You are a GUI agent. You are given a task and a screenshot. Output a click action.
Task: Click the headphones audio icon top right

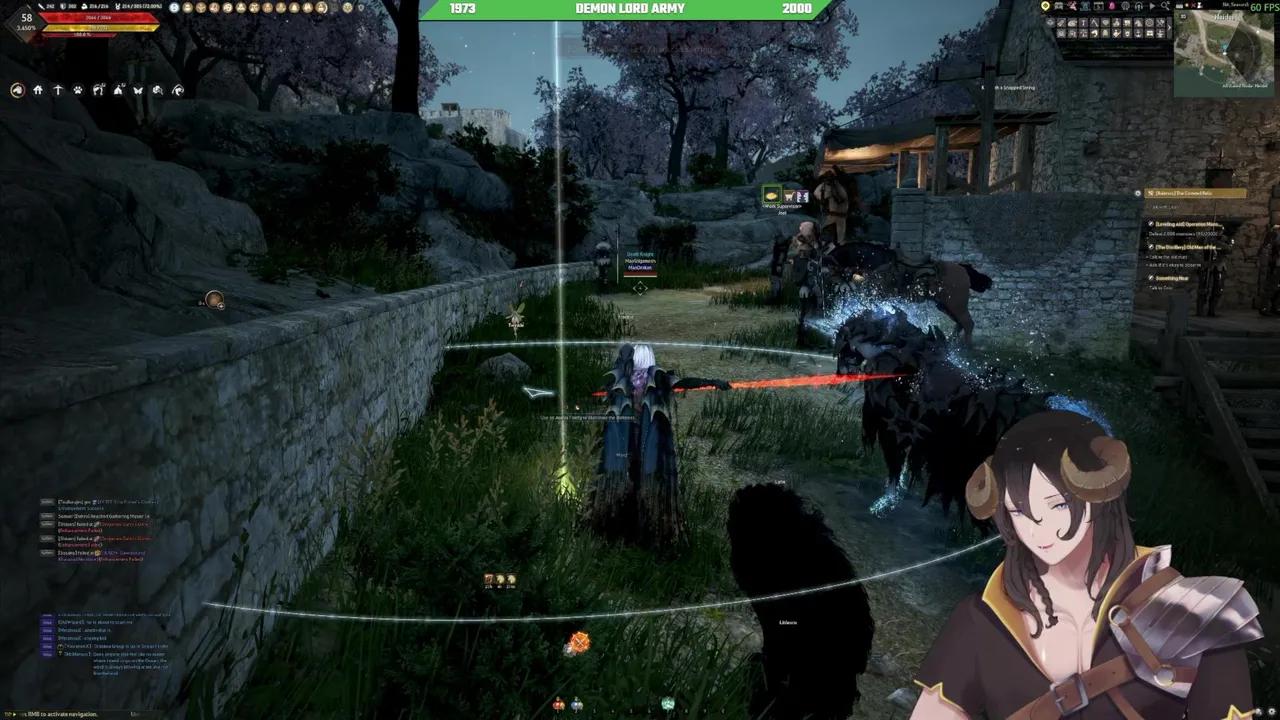1138,6
